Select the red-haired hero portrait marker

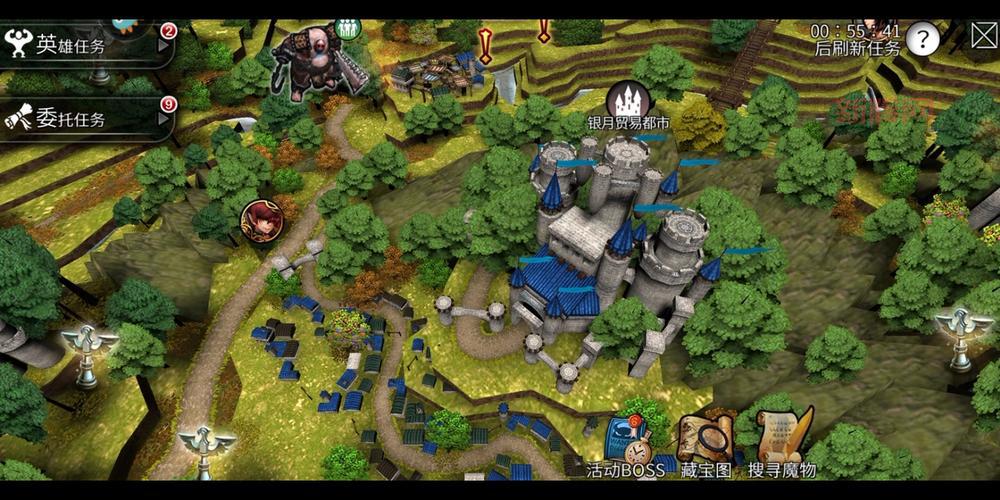(x=260, y=221)
